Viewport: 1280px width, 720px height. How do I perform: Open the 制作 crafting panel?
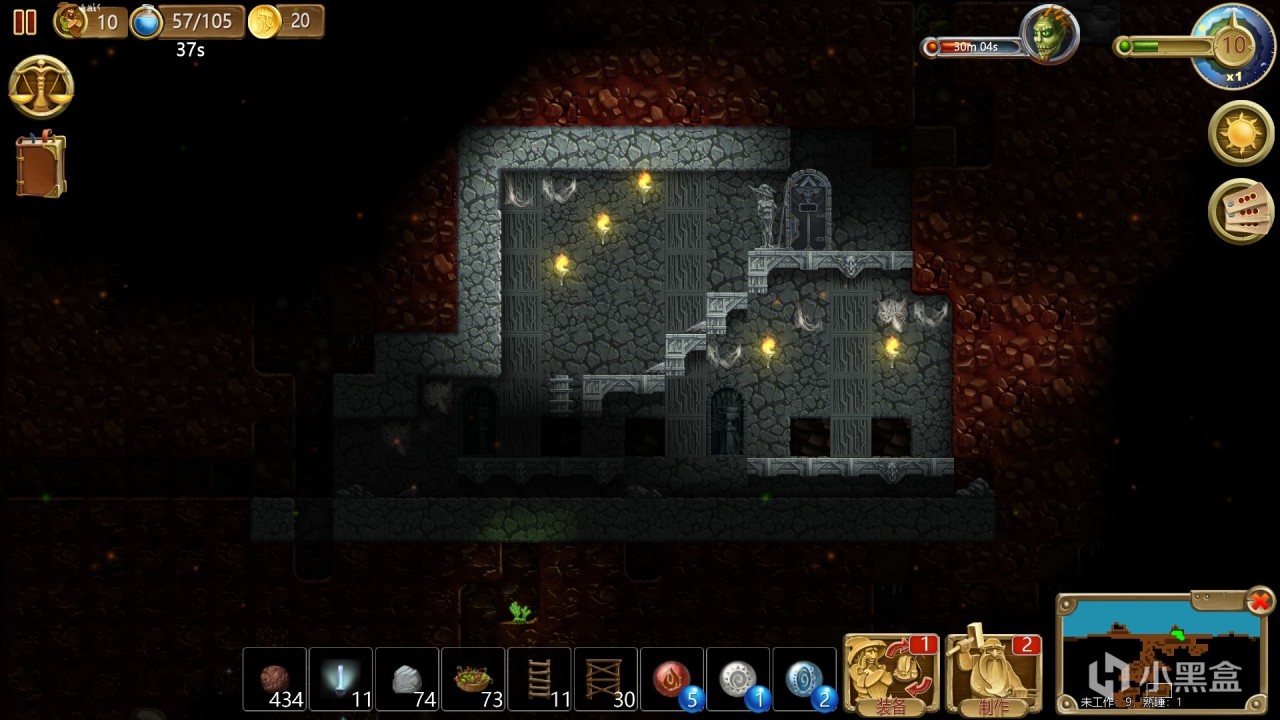coord(993,673)
